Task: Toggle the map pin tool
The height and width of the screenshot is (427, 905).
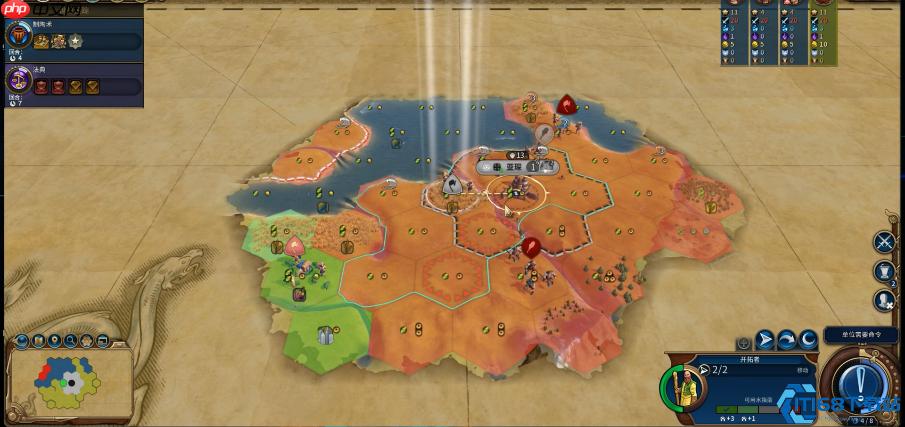Action: [55, 342]
